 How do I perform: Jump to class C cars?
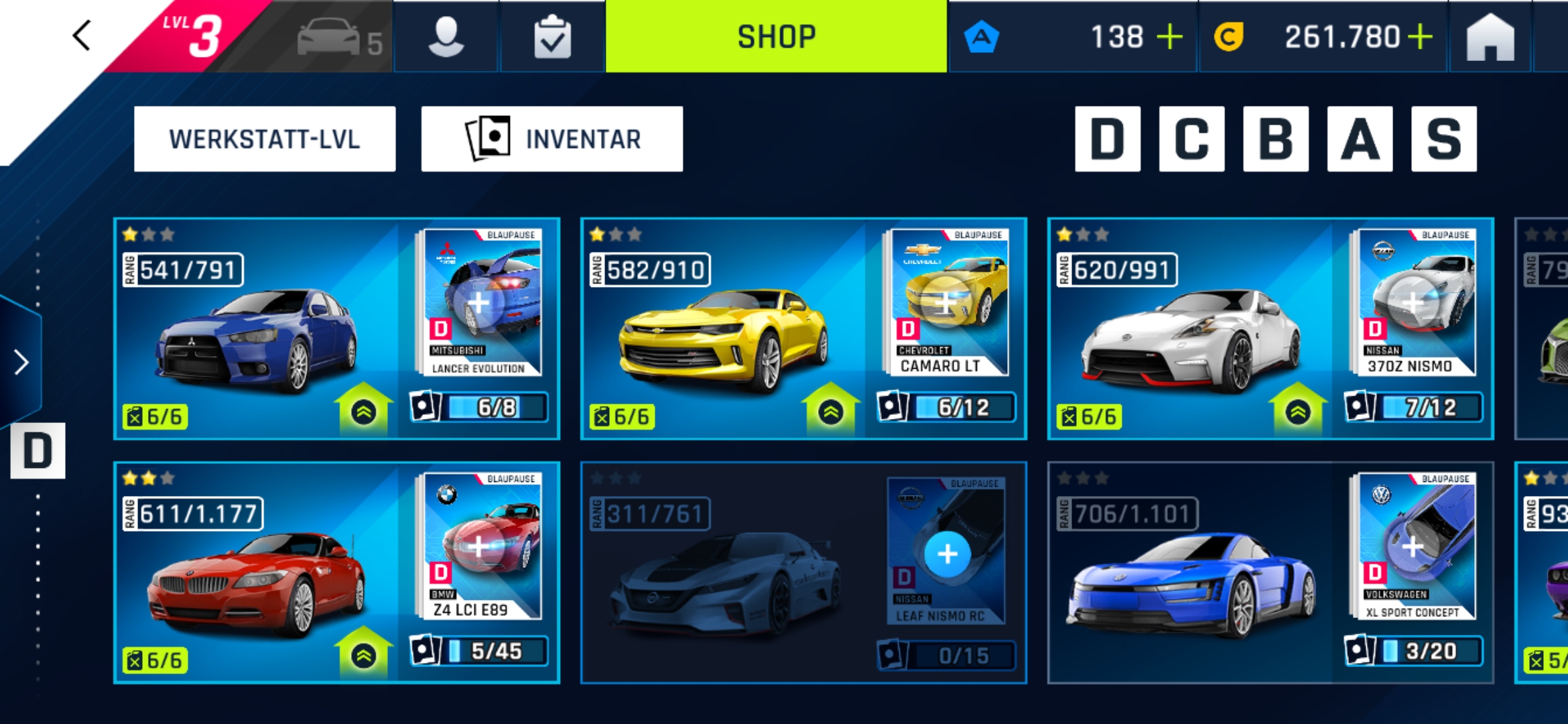coord(1191,139)
